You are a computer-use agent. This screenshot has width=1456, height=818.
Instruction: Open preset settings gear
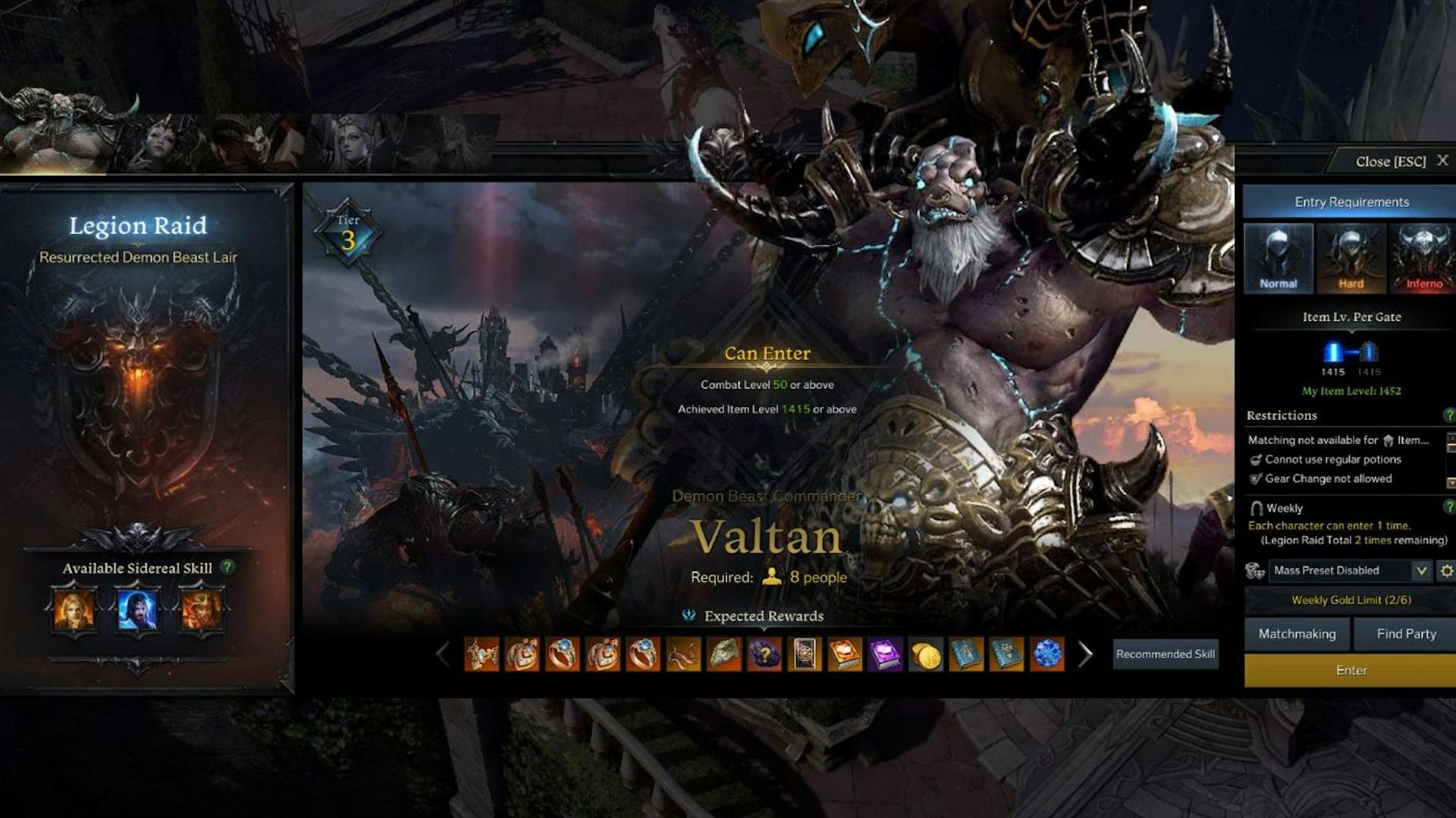pos(1446,571)
